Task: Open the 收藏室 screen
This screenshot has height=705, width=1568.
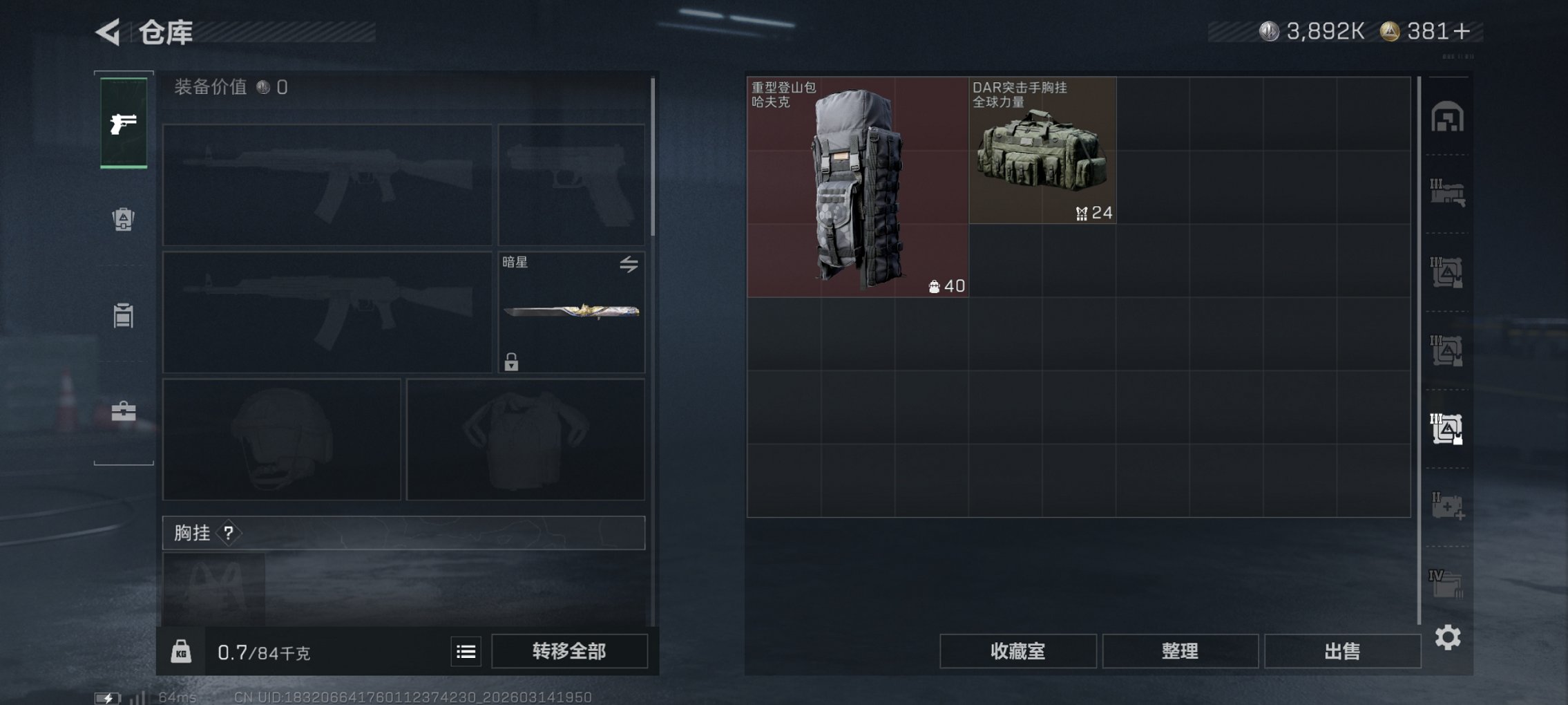Action: [x=1019, y=650]
